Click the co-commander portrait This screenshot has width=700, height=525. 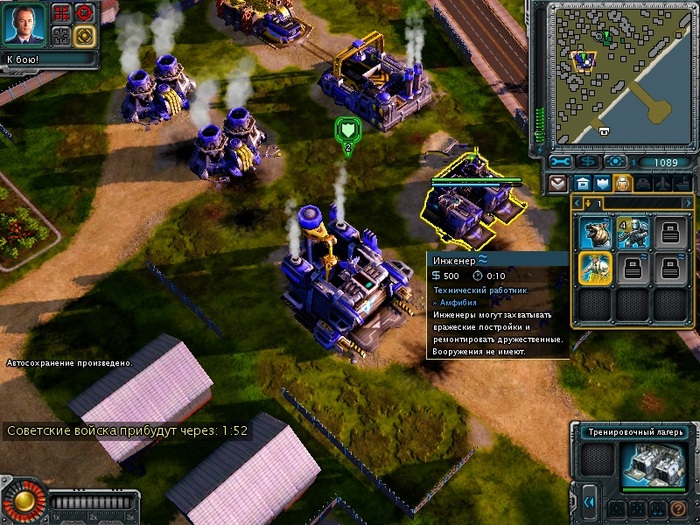click(24, 24)
